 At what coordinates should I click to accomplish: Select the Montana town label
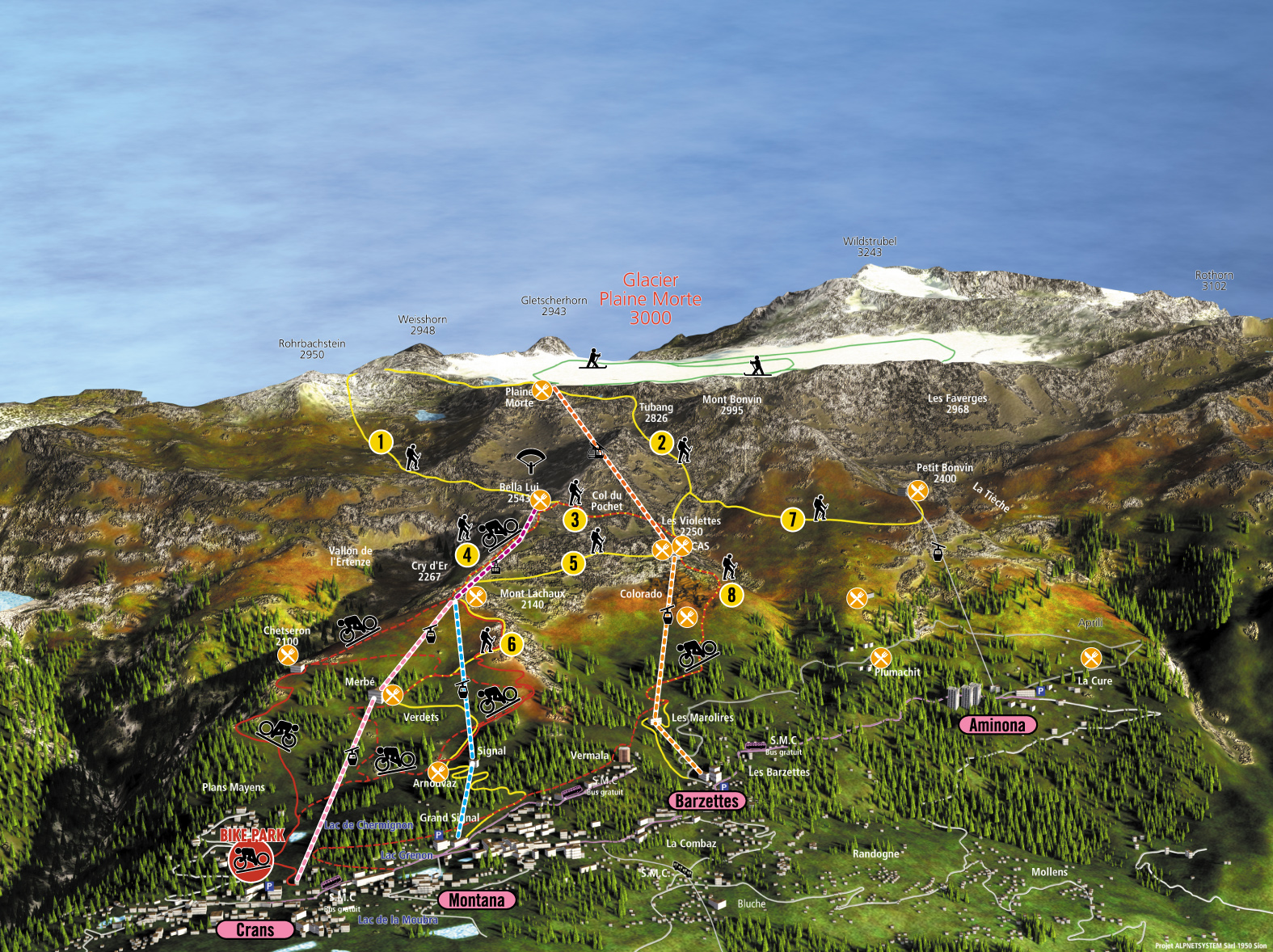[477, 900]
